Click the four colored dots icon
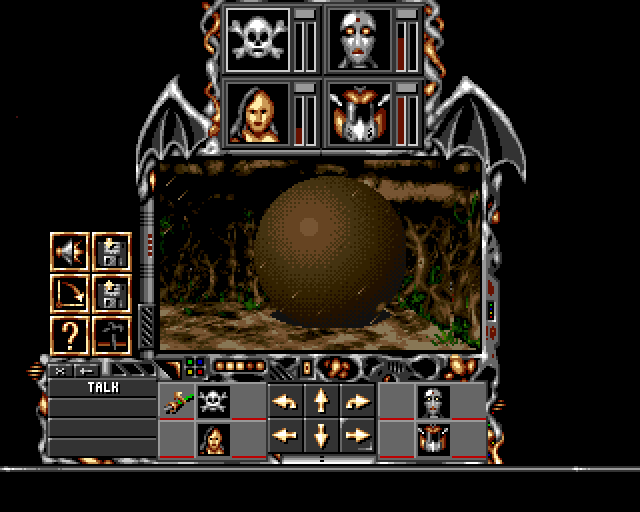Image resolution: width=640 pixels, height=512 pixels. (194, 367)
